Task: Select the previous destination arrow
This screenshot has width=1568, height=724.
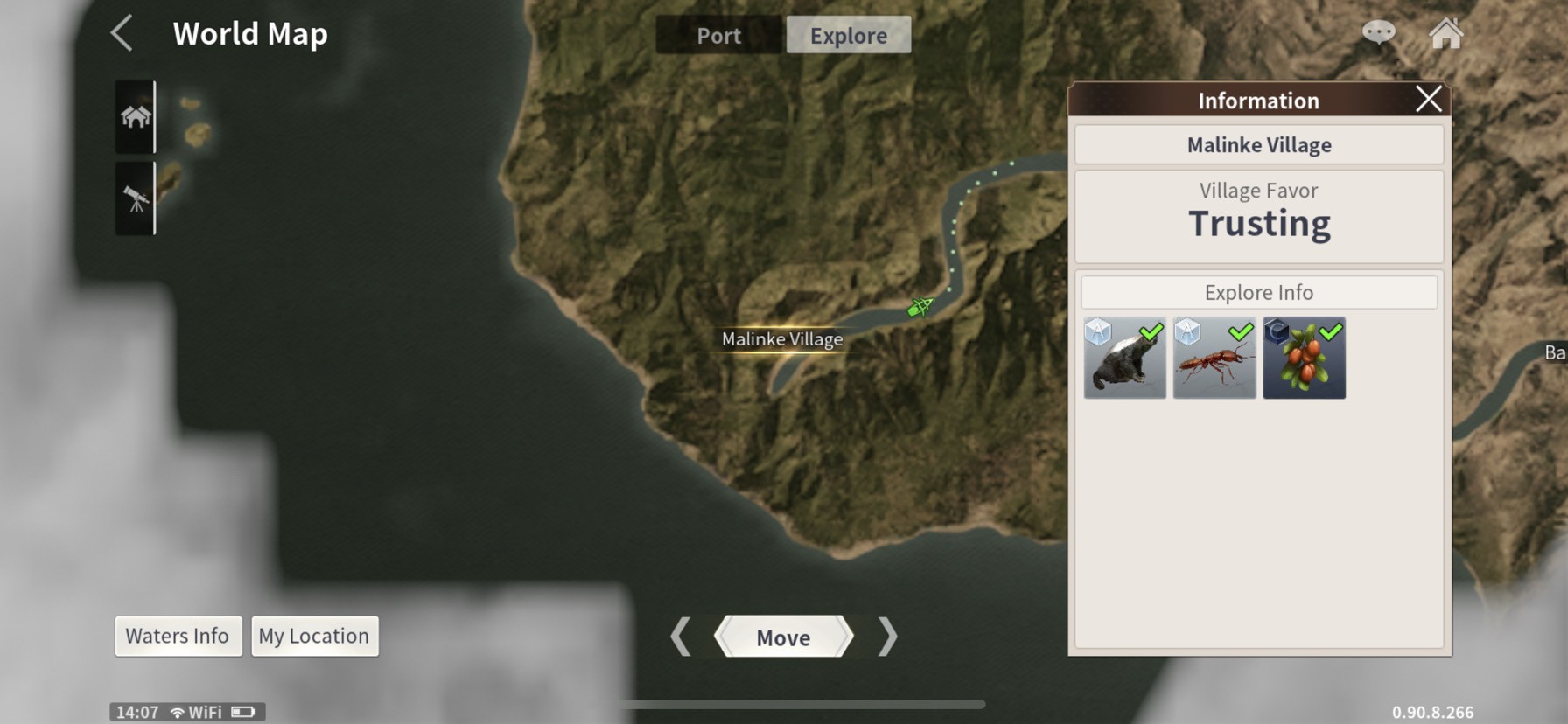Action: click(x=681, y=637)
